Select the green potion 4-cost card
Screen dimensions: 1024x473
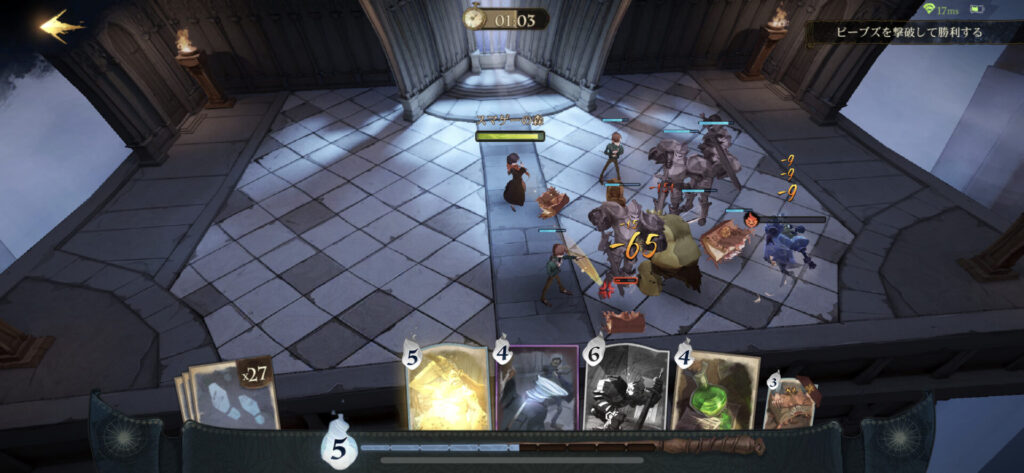click(714, 391)
